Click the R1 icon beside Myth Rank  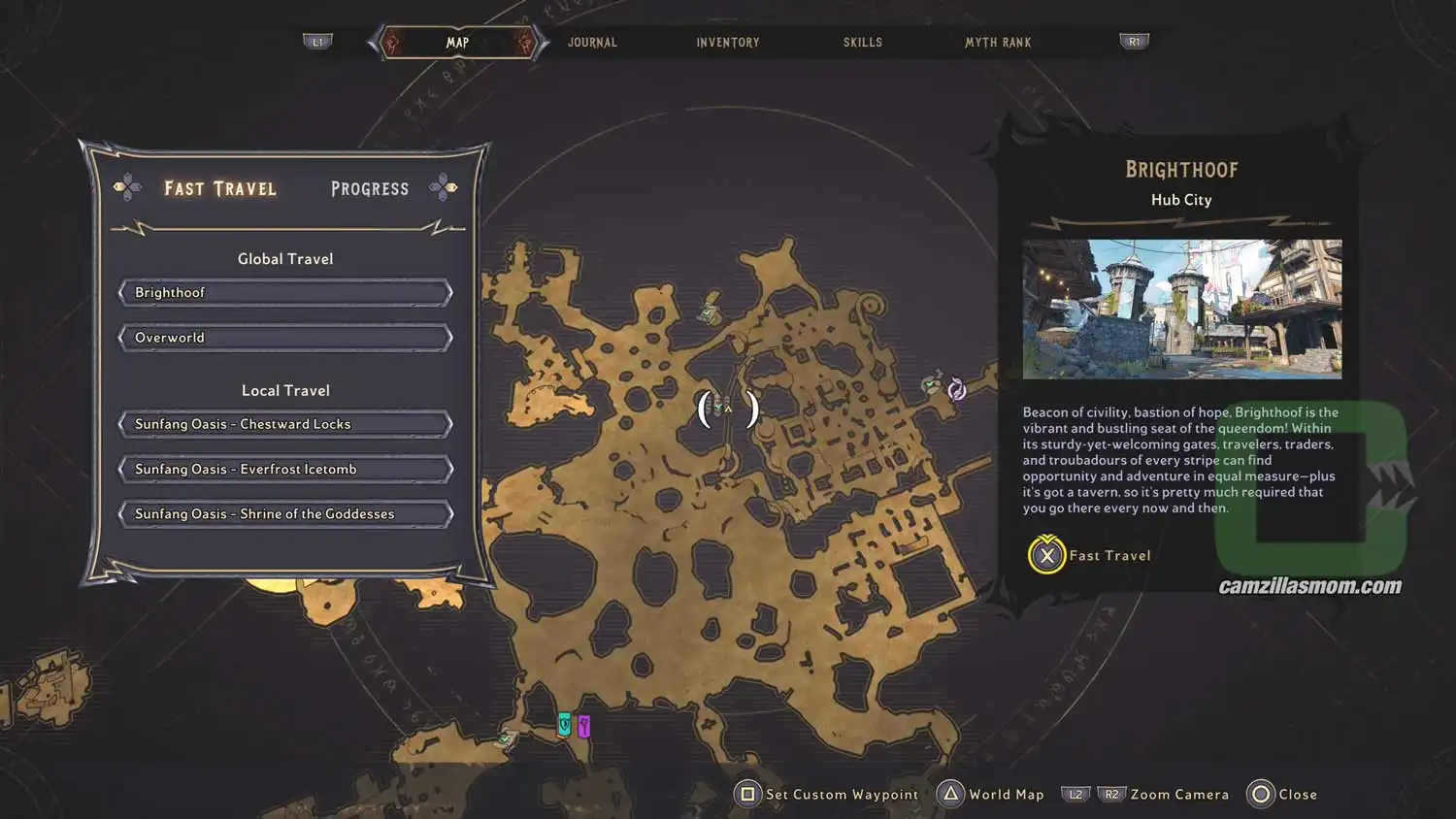[1134, 41]
